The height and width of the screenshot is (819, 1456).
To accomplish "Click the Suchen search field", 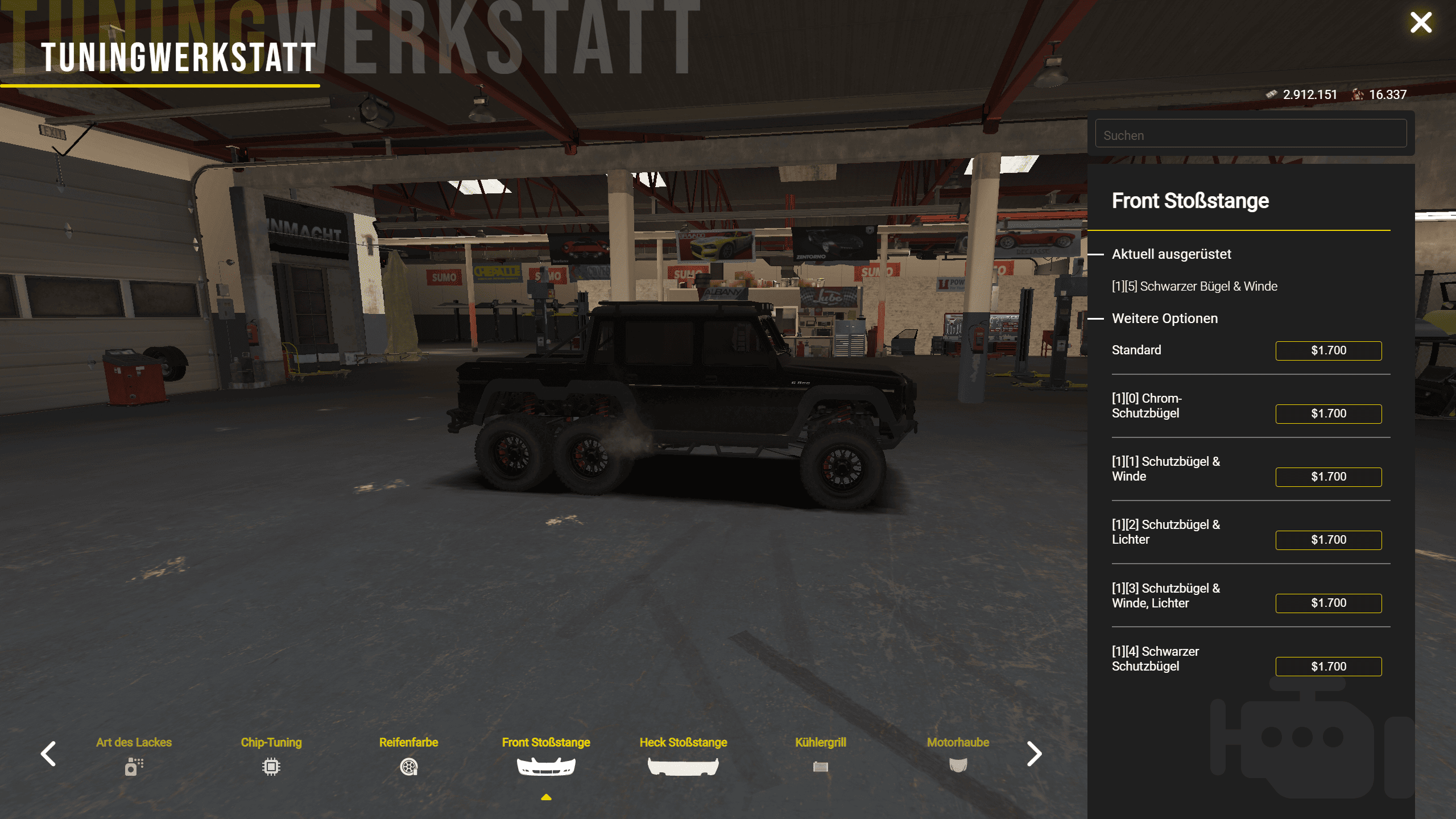I will (x=1250, y=135).
